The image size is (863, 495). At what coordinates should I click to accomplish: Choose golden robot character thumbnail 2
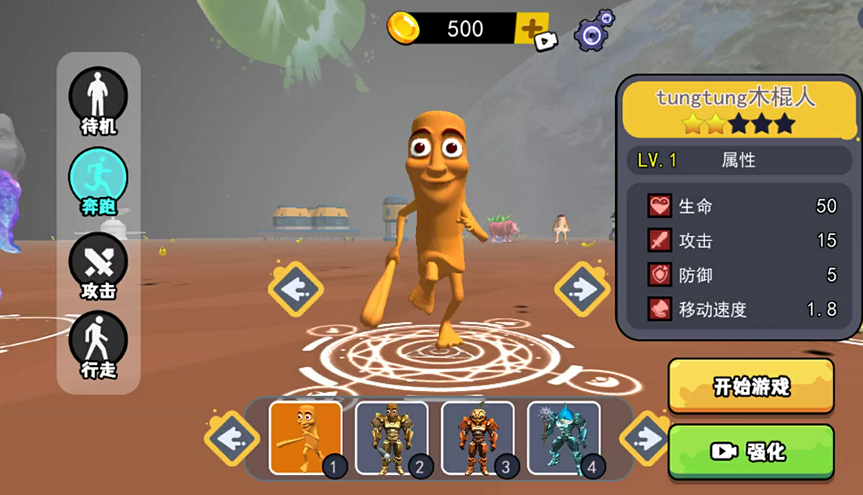(x=391, y=437)
